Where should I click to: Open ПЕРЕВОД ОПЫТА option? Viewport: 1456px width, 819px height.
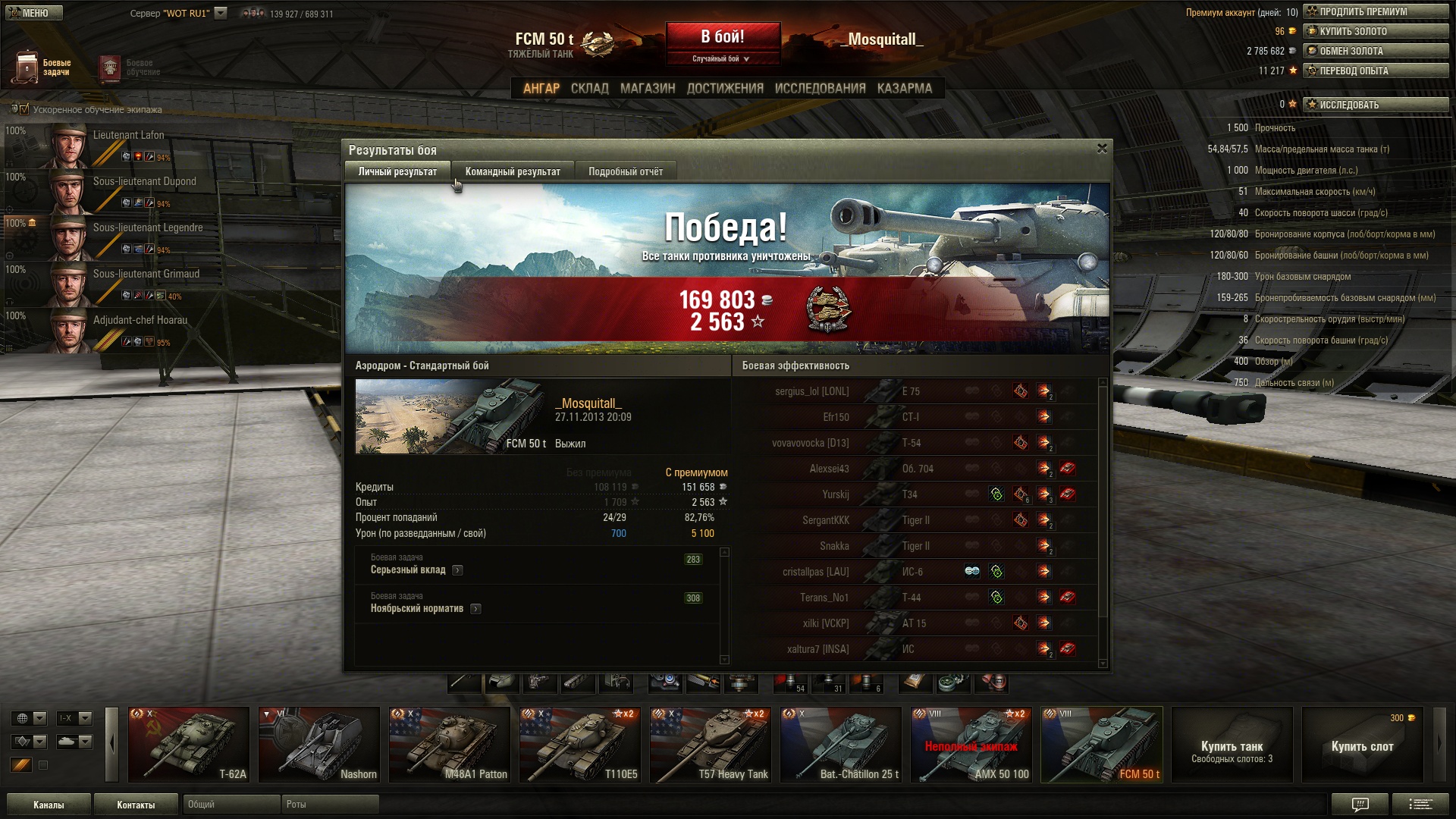click(x=1376, y=71)
